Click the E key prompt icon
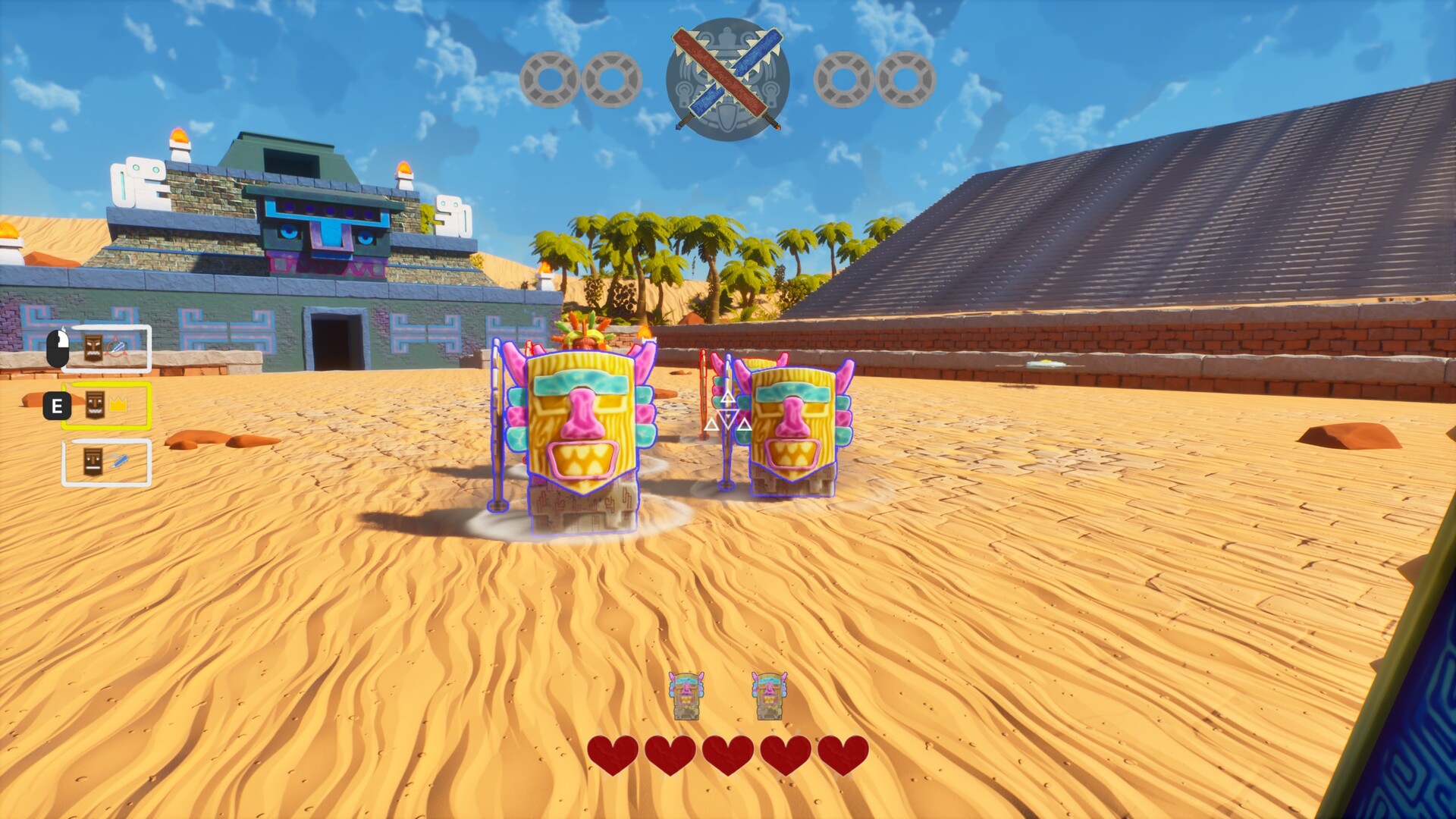Image resolution: width=1456 pixels, height=819 pixels. 56,406
